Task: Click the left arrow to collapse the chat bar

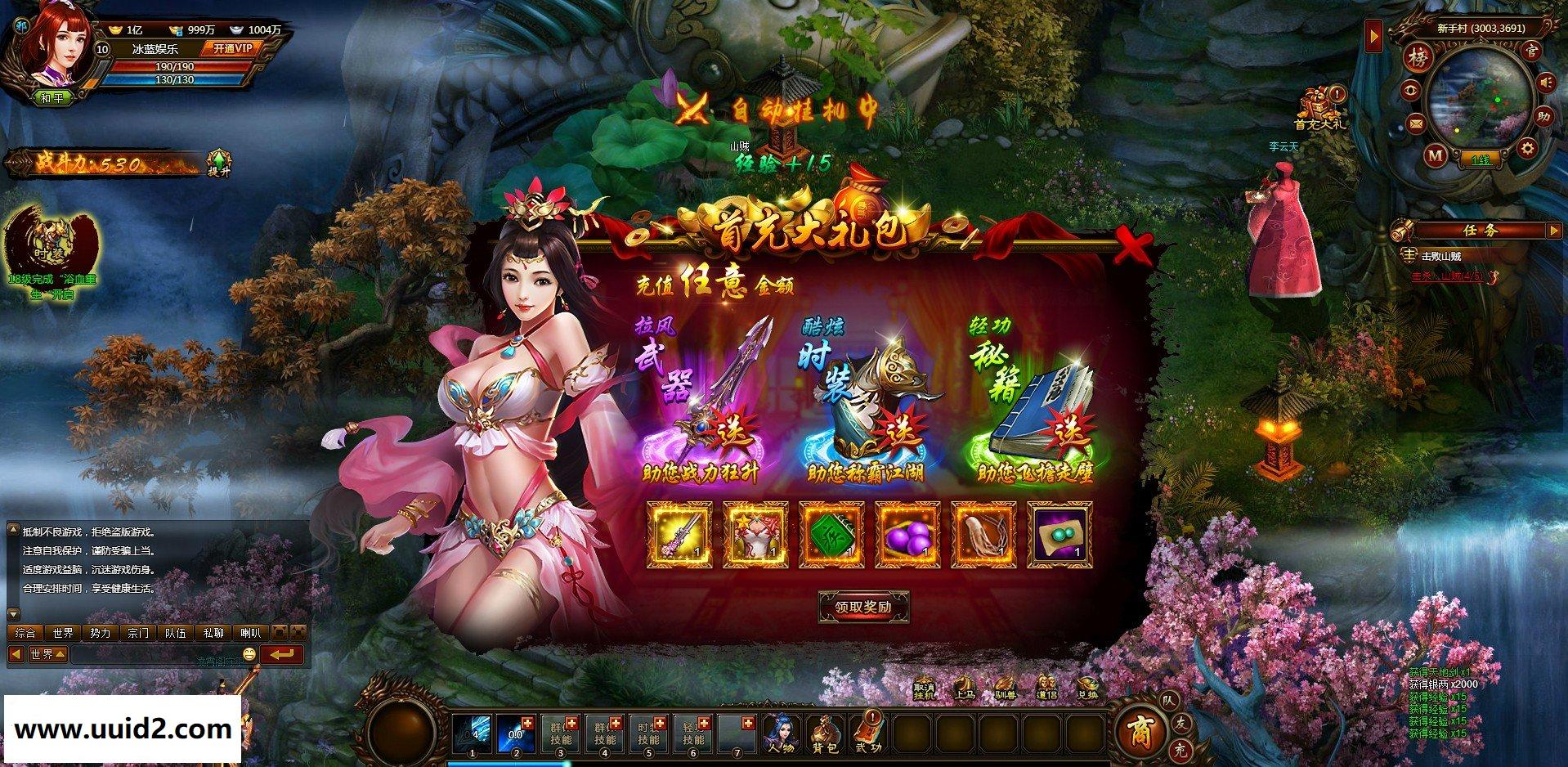Action: [x=17, y=654]
